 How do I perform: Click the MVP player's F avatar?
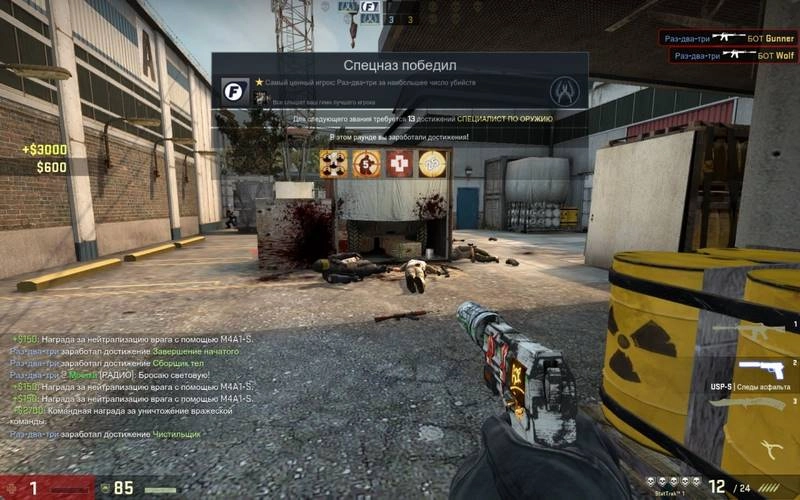pos(236,91)
